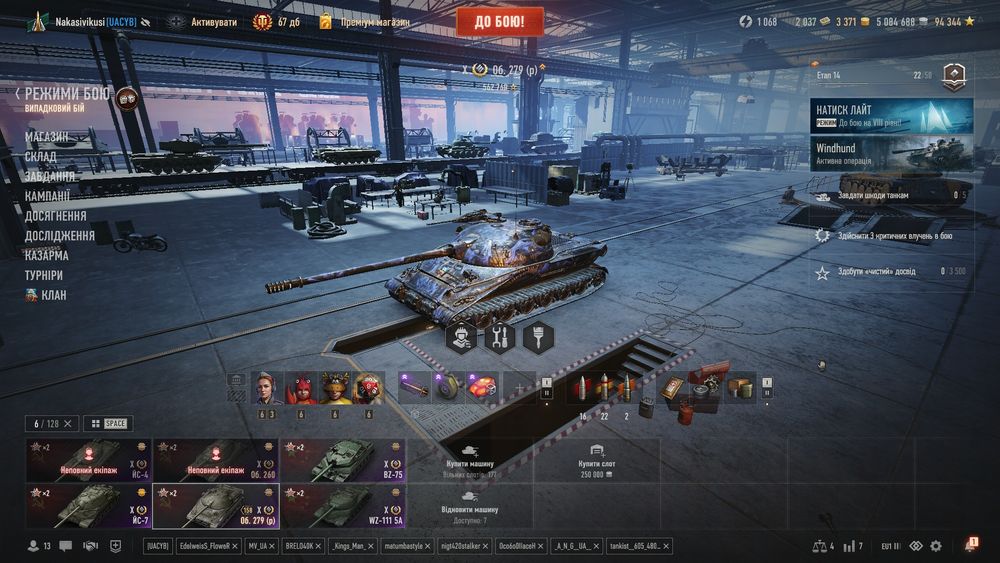Show the ДОСЯГНЕННЯ page
This screenshot has height=563, width=1000.
[x=56, y=216]
